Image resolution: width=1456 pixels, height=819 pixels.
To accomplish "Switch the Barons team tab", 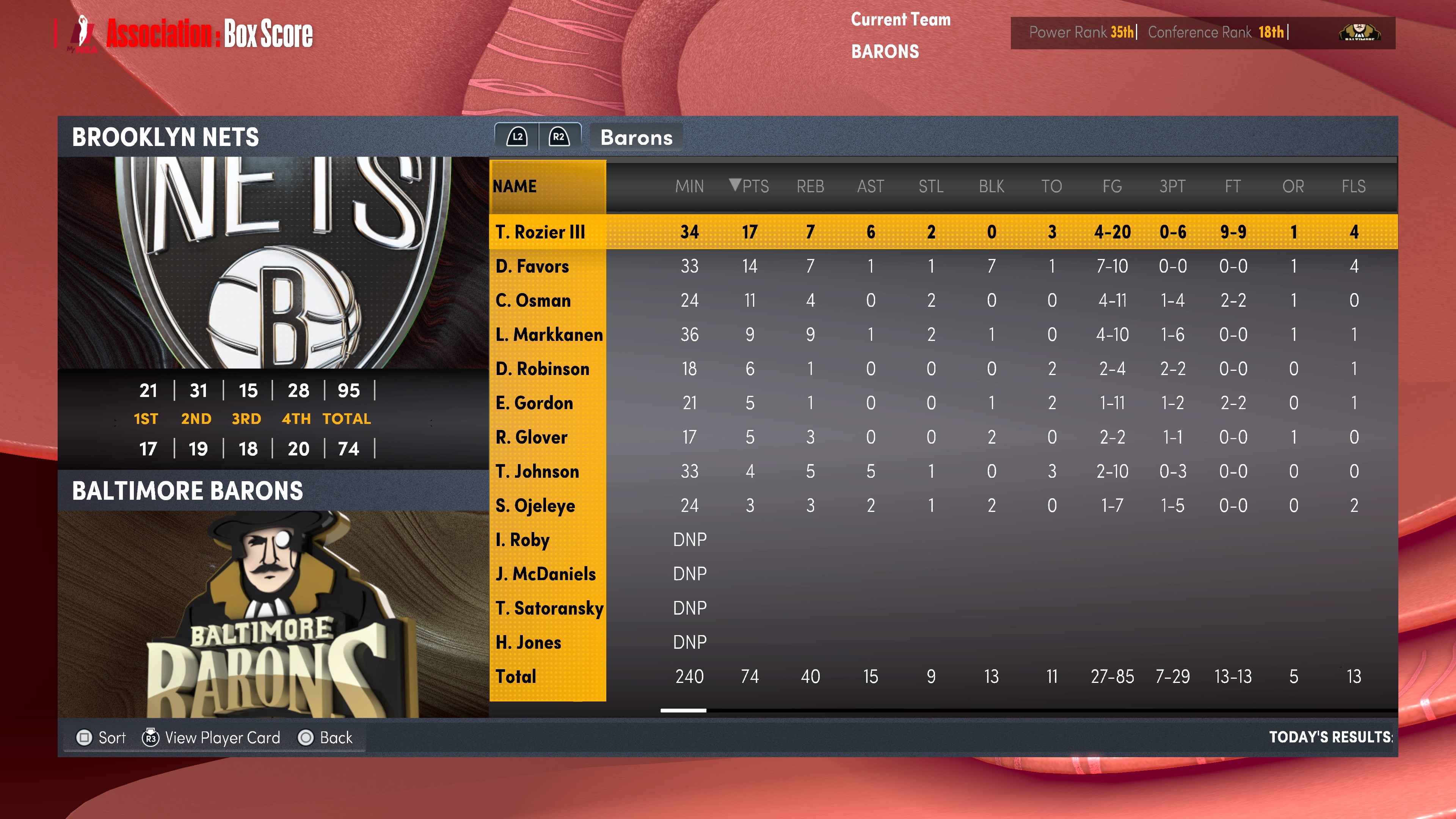I will [x=636, y=137].
